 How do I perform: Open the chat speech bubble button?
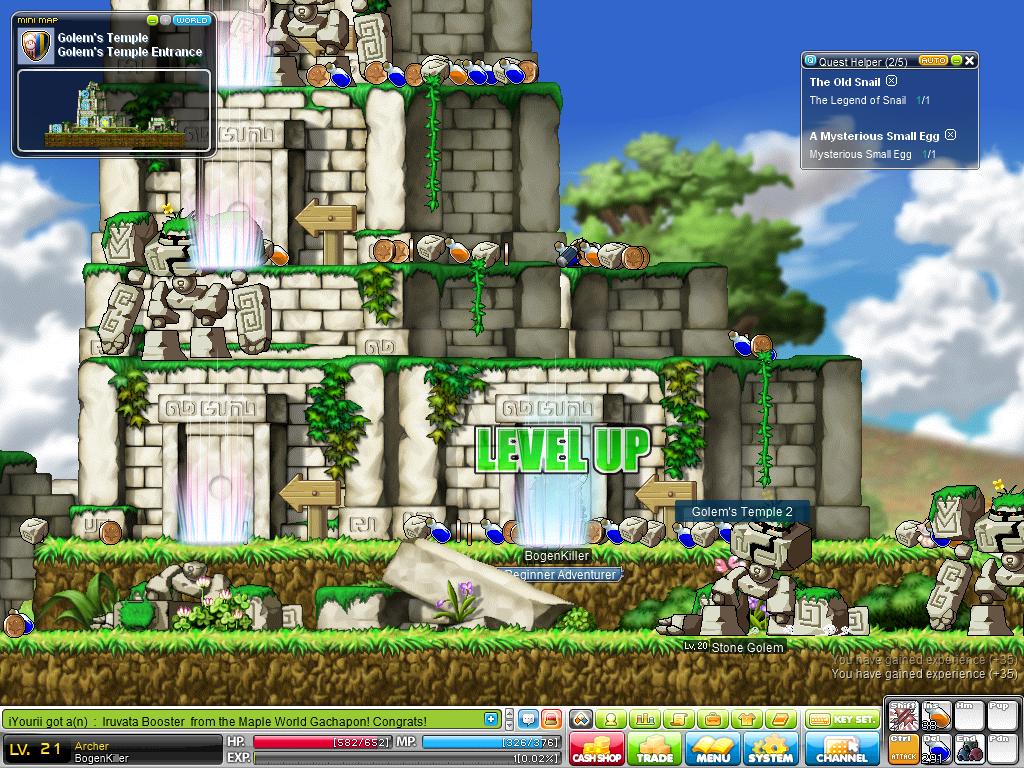coord(527,719)
